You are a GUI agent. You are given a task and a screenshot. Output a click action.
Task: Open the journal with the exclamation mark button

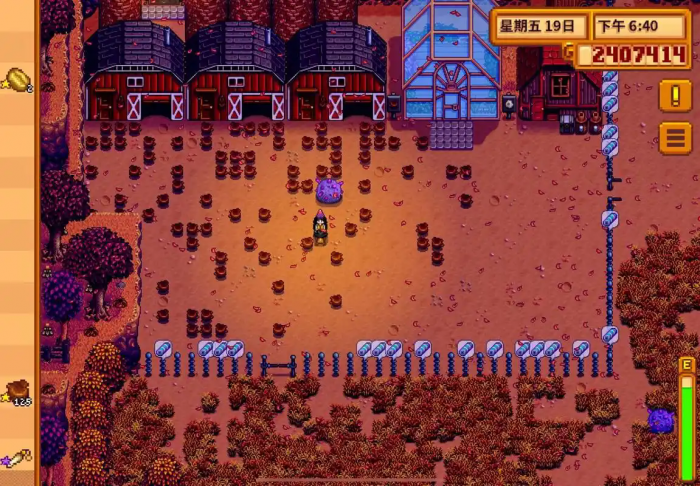[675, 96]
